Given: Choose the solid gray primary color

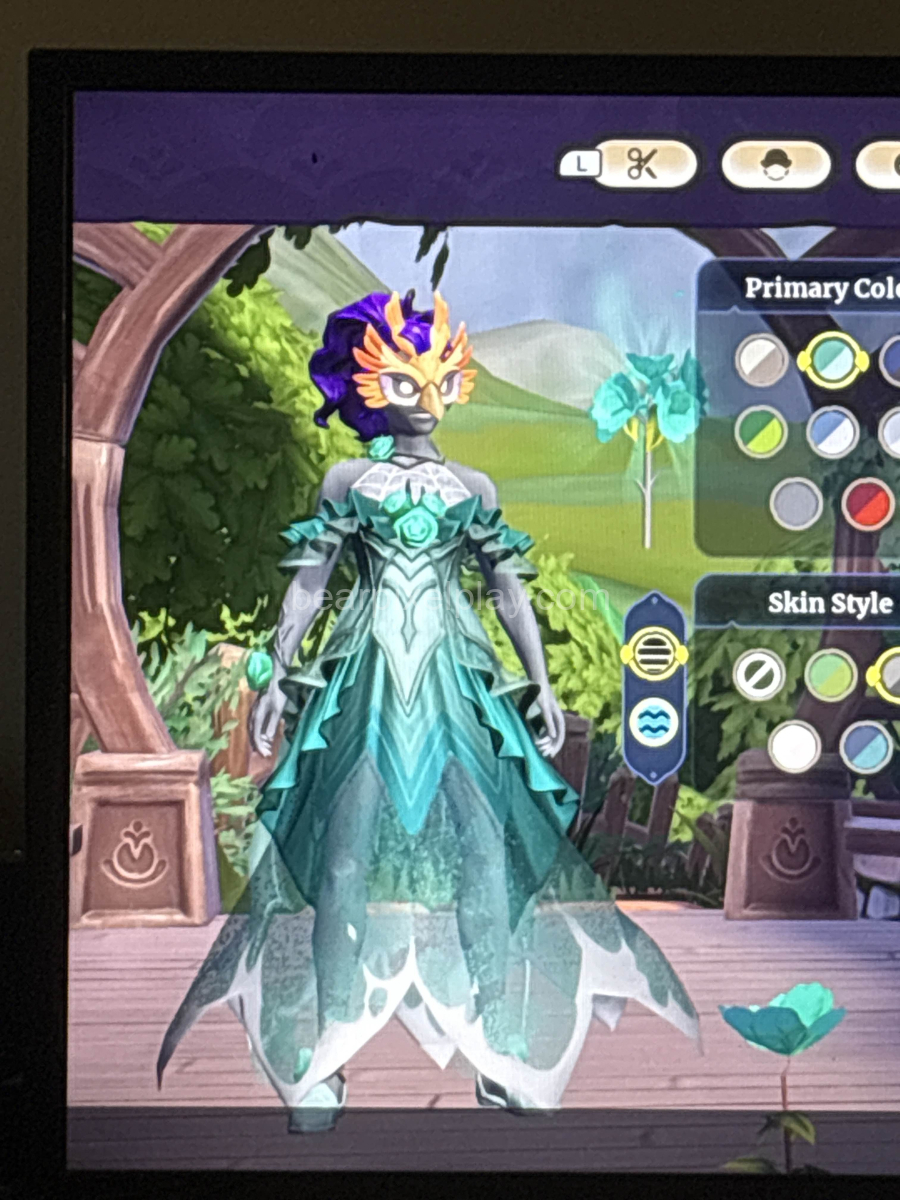Looking at the screenshot, I should pos(797,503).
